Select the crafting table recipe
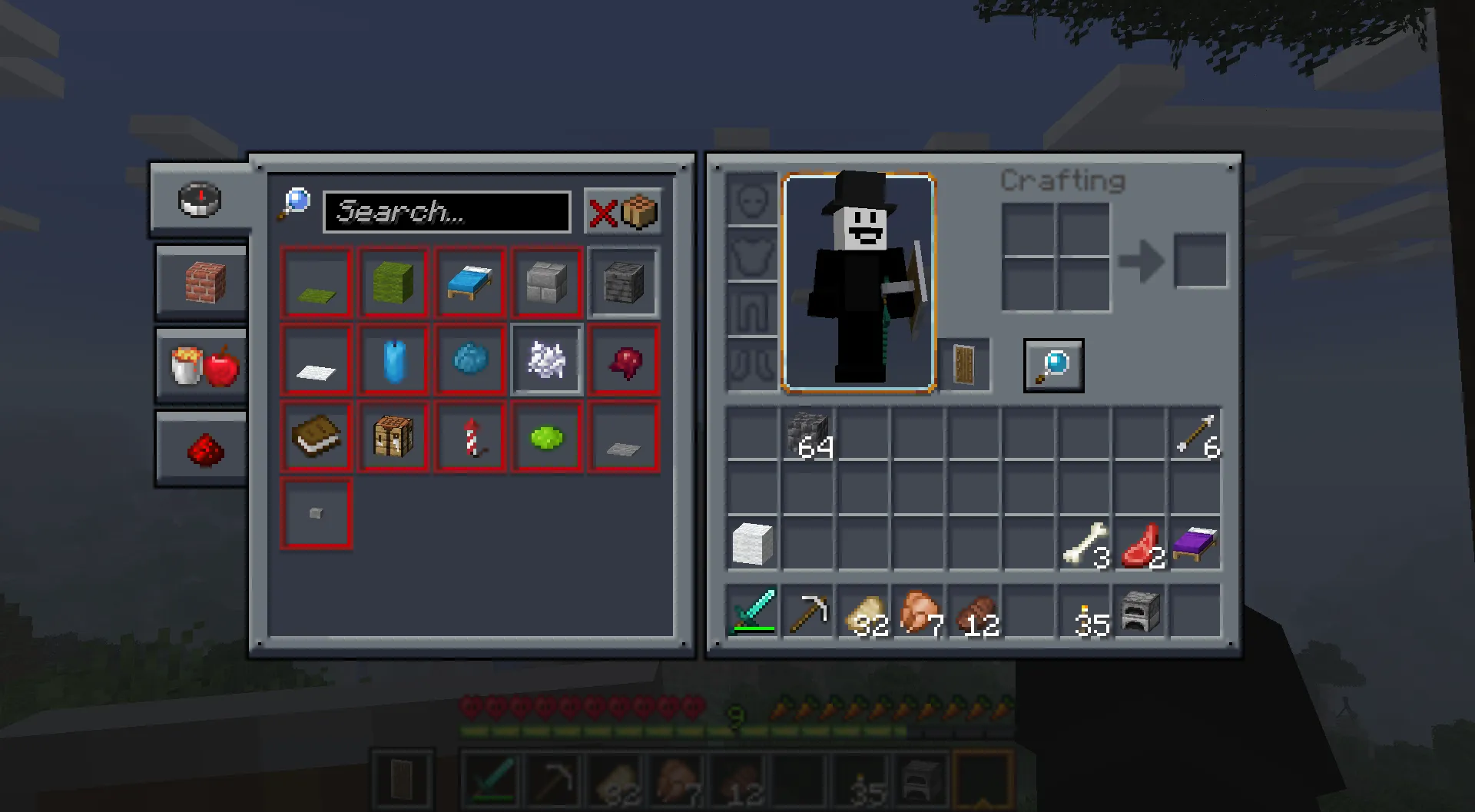Viewport: 1475px width, 812px height. [393, 436]
